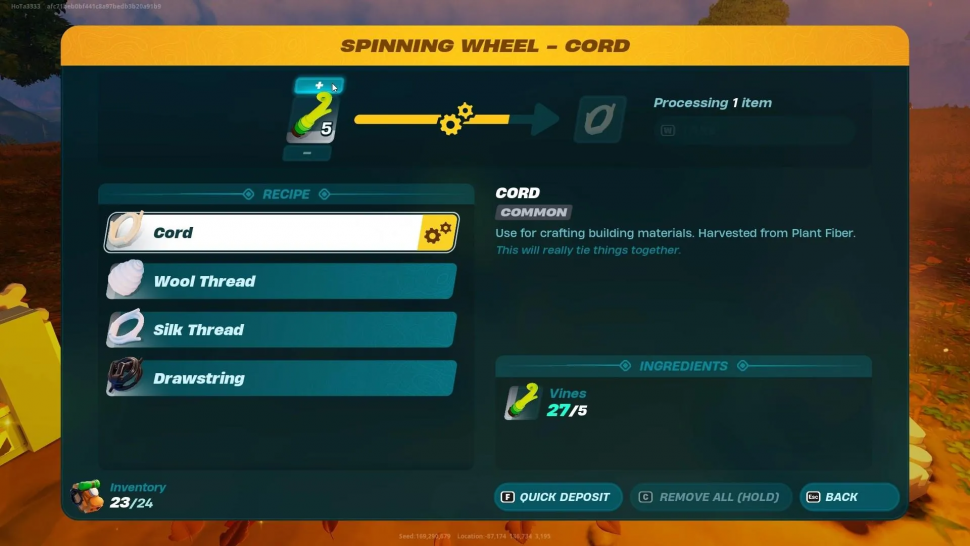Click the cord output slot
970x546 pixels.
pyautogui.click(x=600, y=120)
